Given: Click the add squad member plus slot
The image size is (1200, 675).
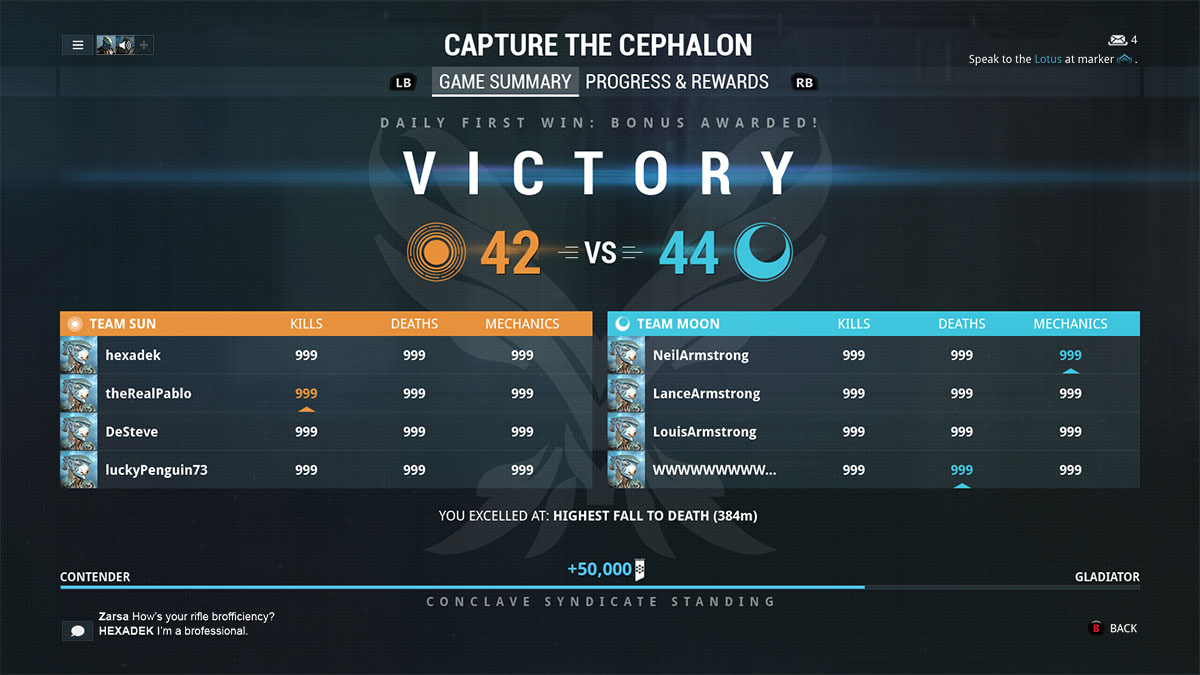Looking at the screenshot, I should click(144, 45).
